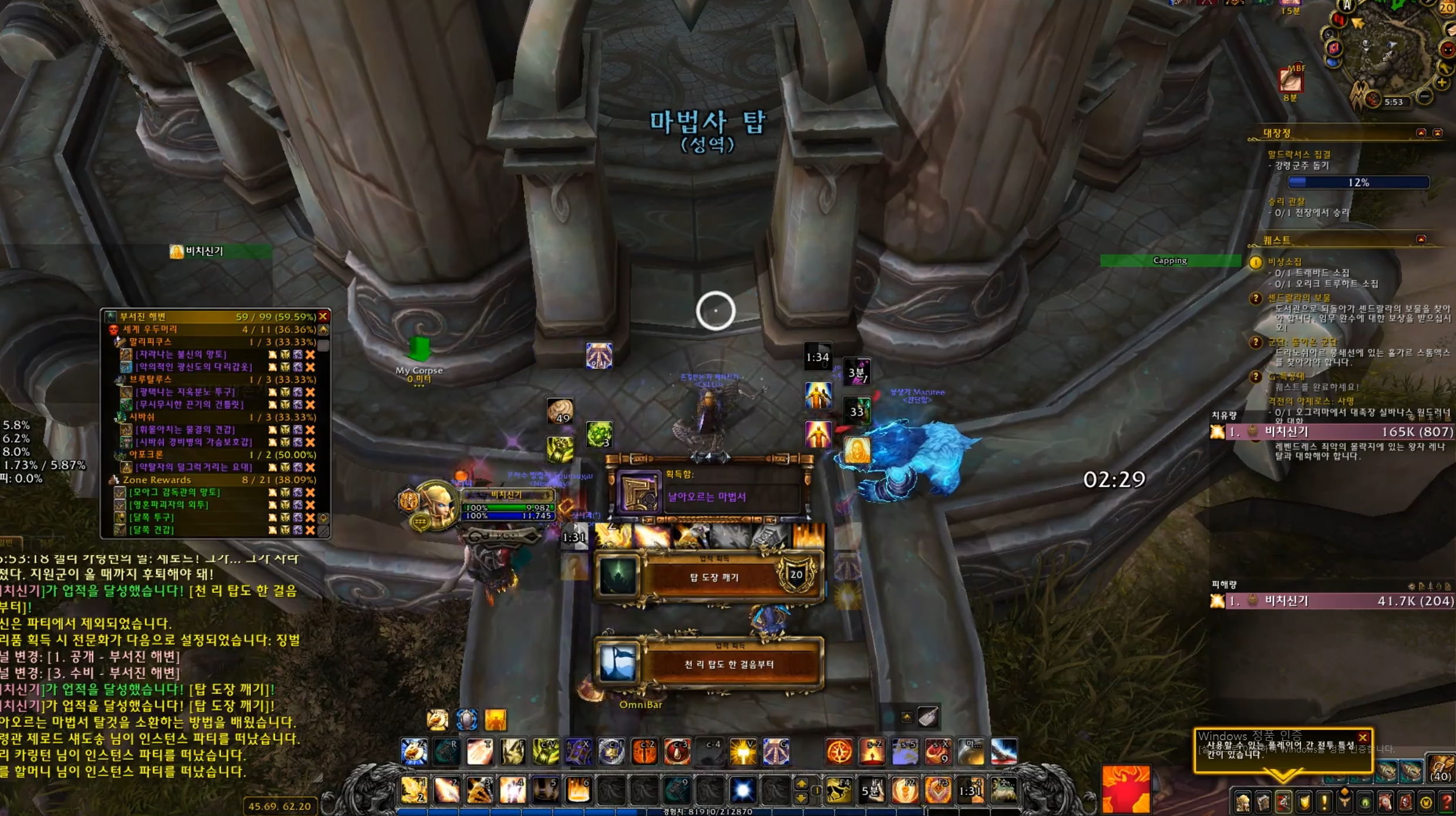The width and height of the screenshot is (1456, 816).
Task: Cast the flame pillar ability on key 6
Action: 578,790
